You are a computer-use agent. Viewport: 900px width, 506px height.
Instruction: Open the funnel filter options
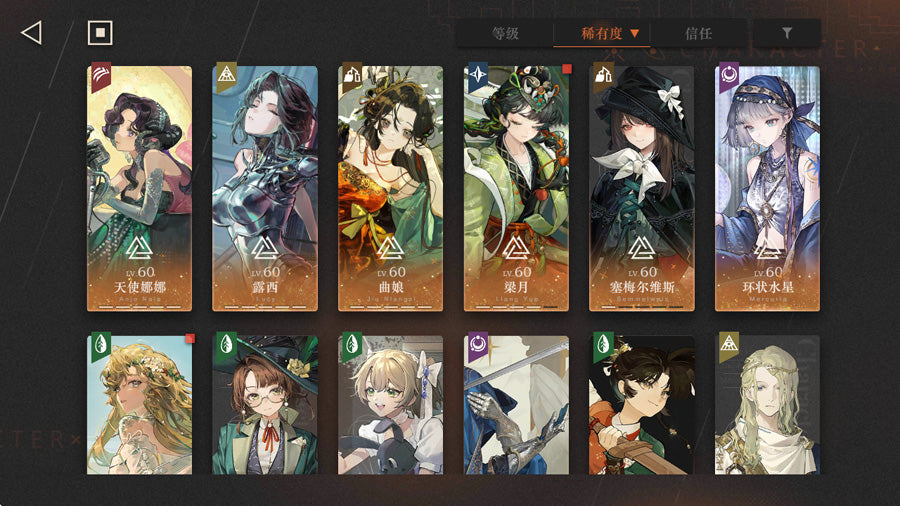coord(787,33)
